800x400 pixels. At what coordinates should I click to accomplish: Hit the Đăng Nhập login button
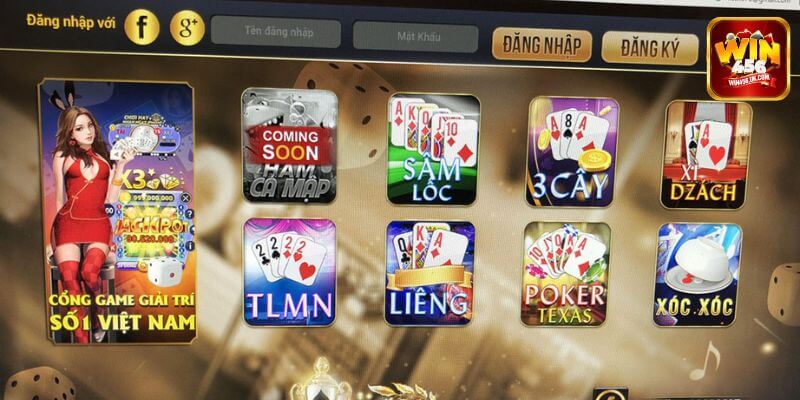click(541, 45)
